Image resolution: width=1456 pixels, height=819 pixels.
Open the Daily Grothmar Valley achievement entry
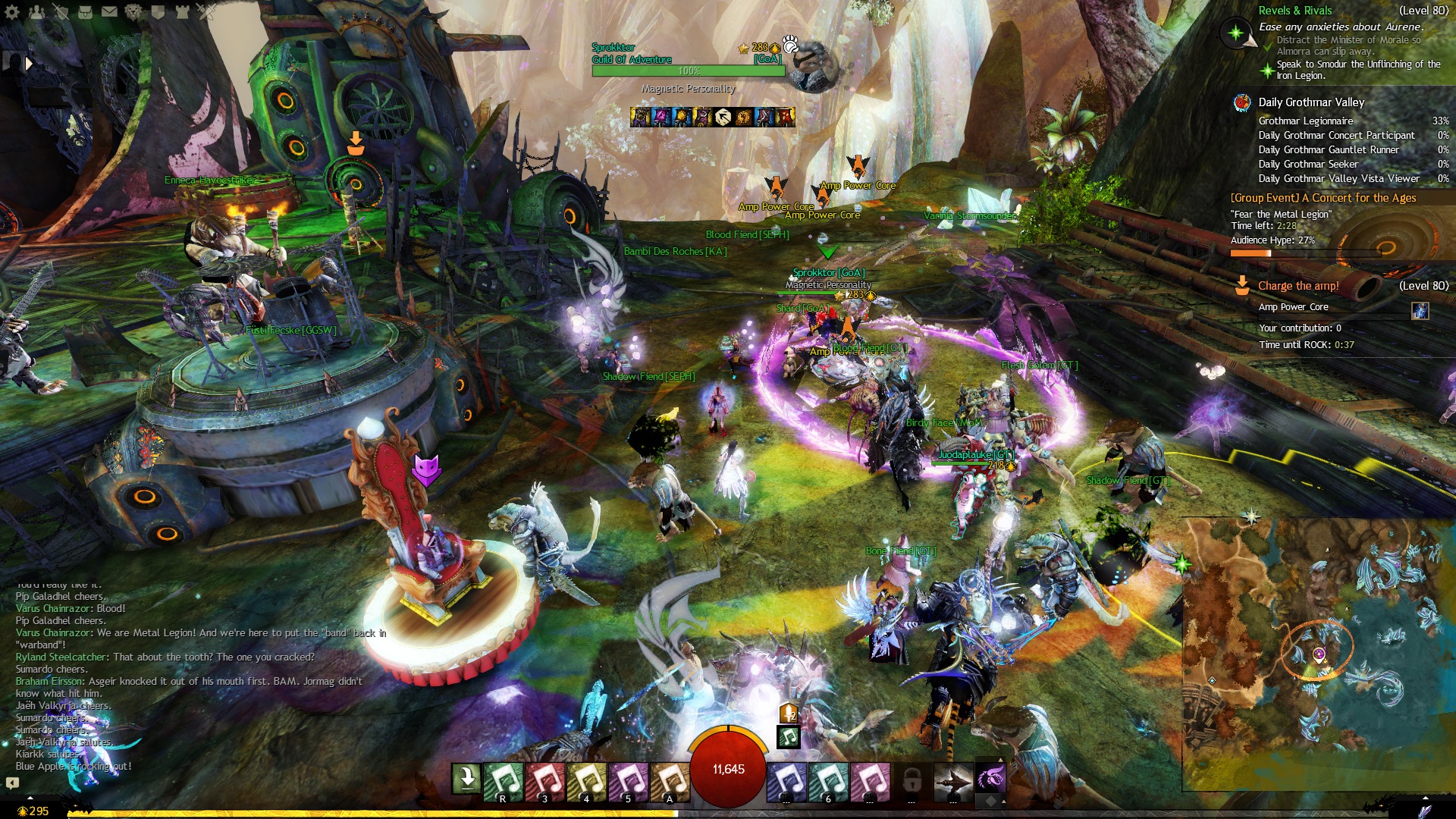[x=1311, y=102]
